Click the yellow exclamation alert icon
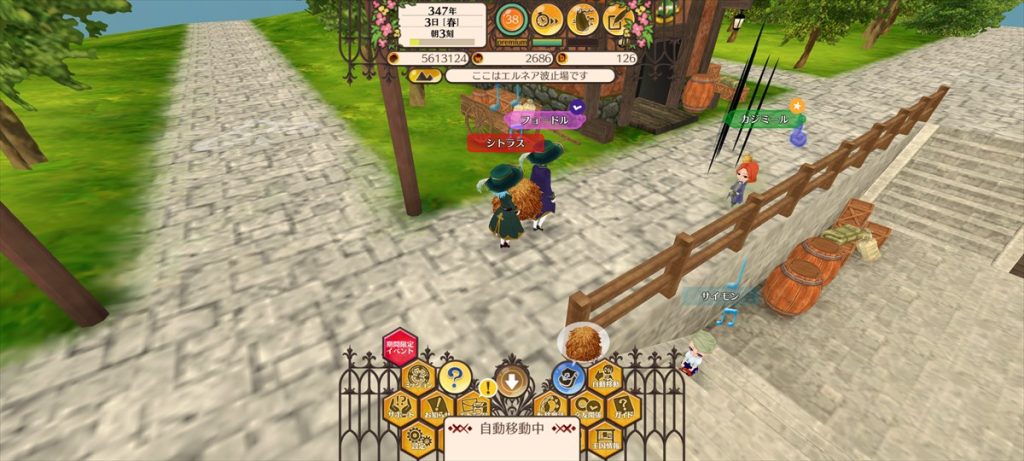The width and height of the screenshot is (1024, 461). point(487,386)
